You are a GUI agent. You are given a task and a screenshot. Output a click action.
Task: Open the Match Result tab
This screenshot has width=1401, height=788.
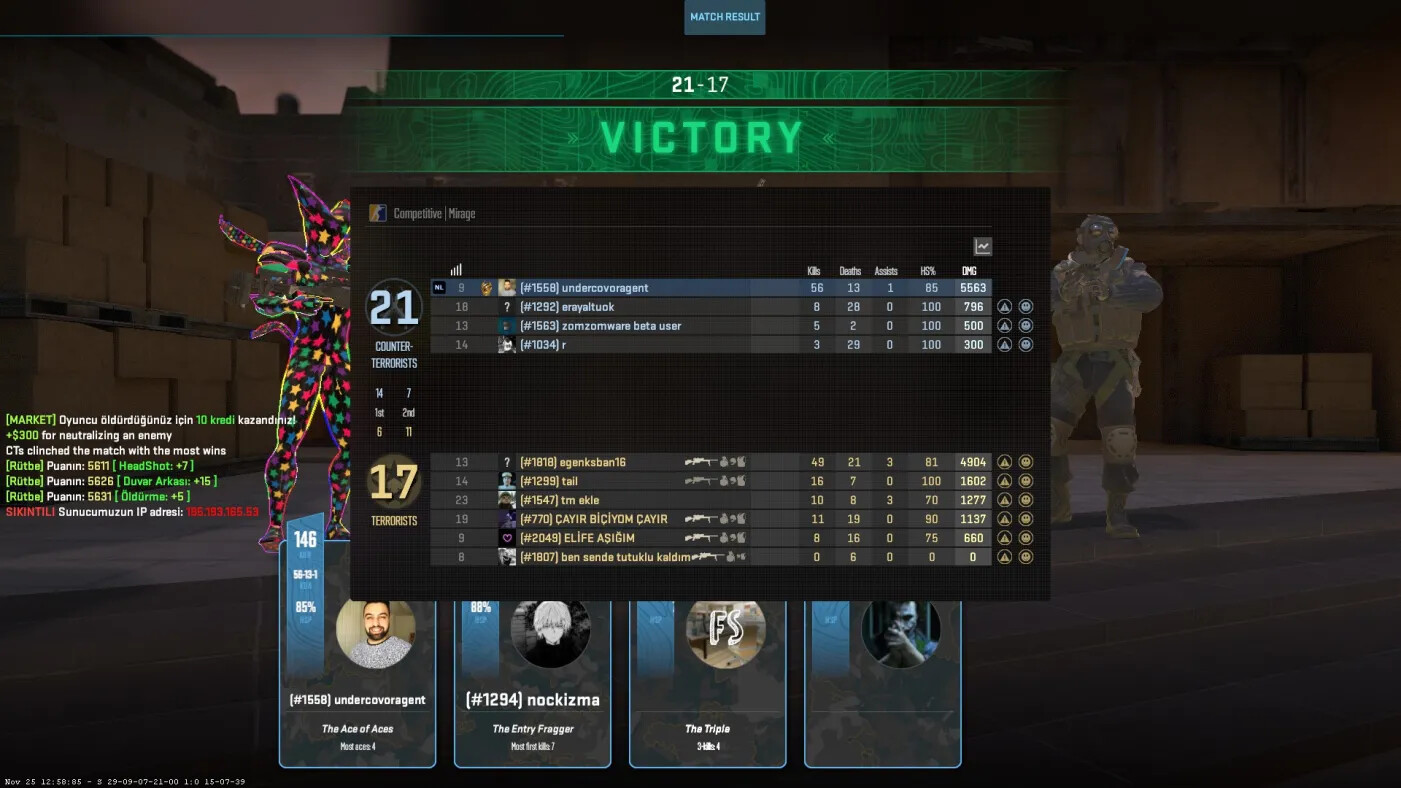725,17
